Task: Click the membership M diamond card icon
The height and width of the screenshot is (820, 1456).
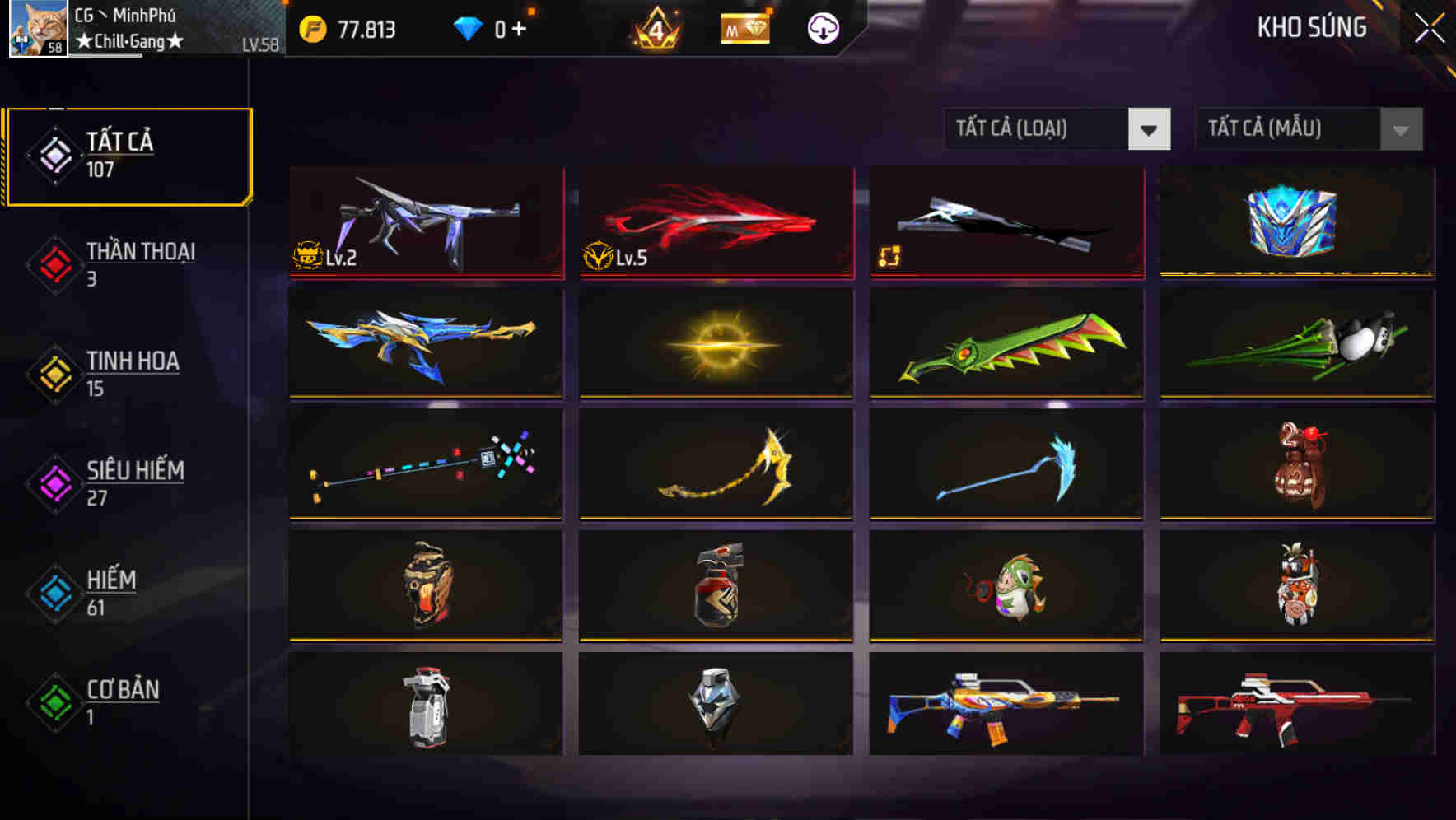Action: coord(744,27)
